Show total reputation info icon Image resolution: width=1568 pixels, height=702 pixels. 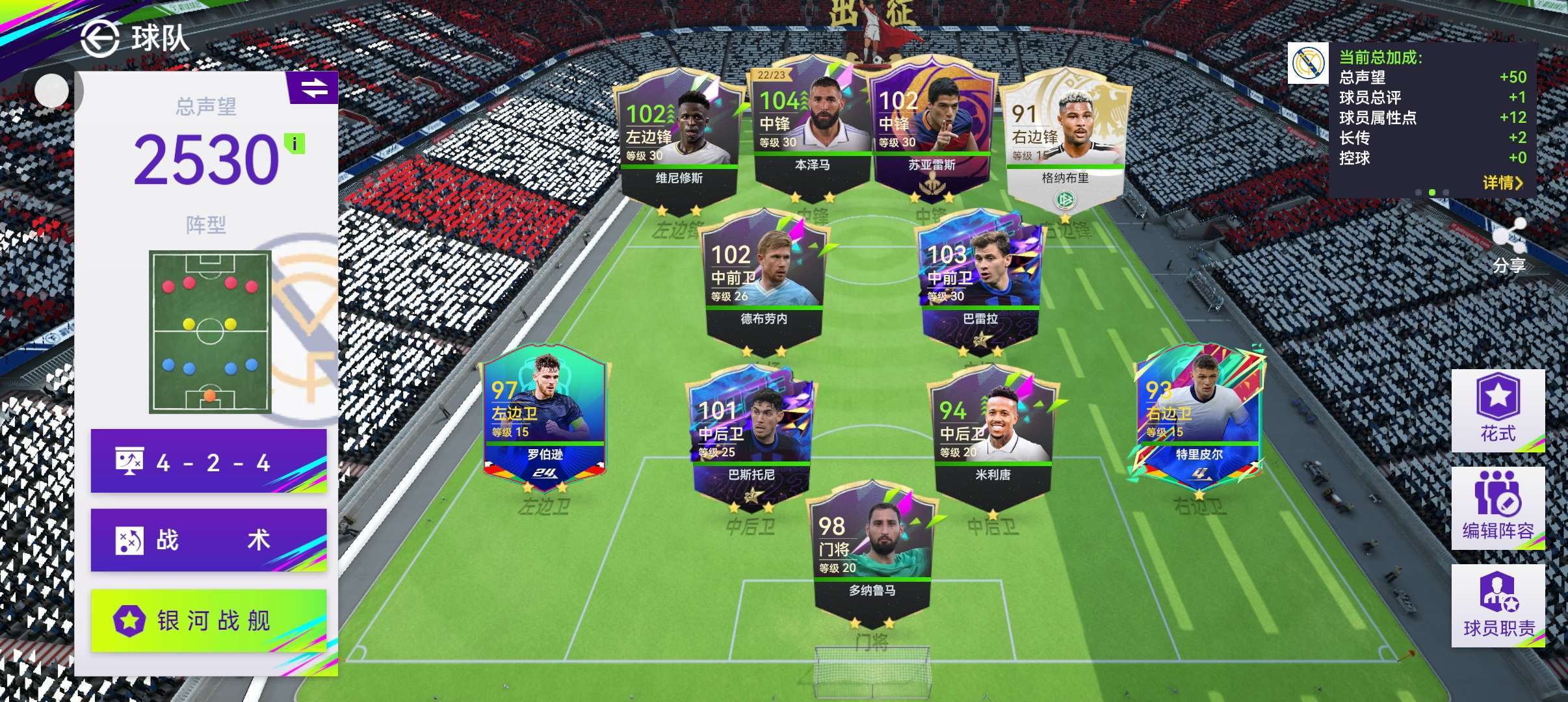click(294, 144)
